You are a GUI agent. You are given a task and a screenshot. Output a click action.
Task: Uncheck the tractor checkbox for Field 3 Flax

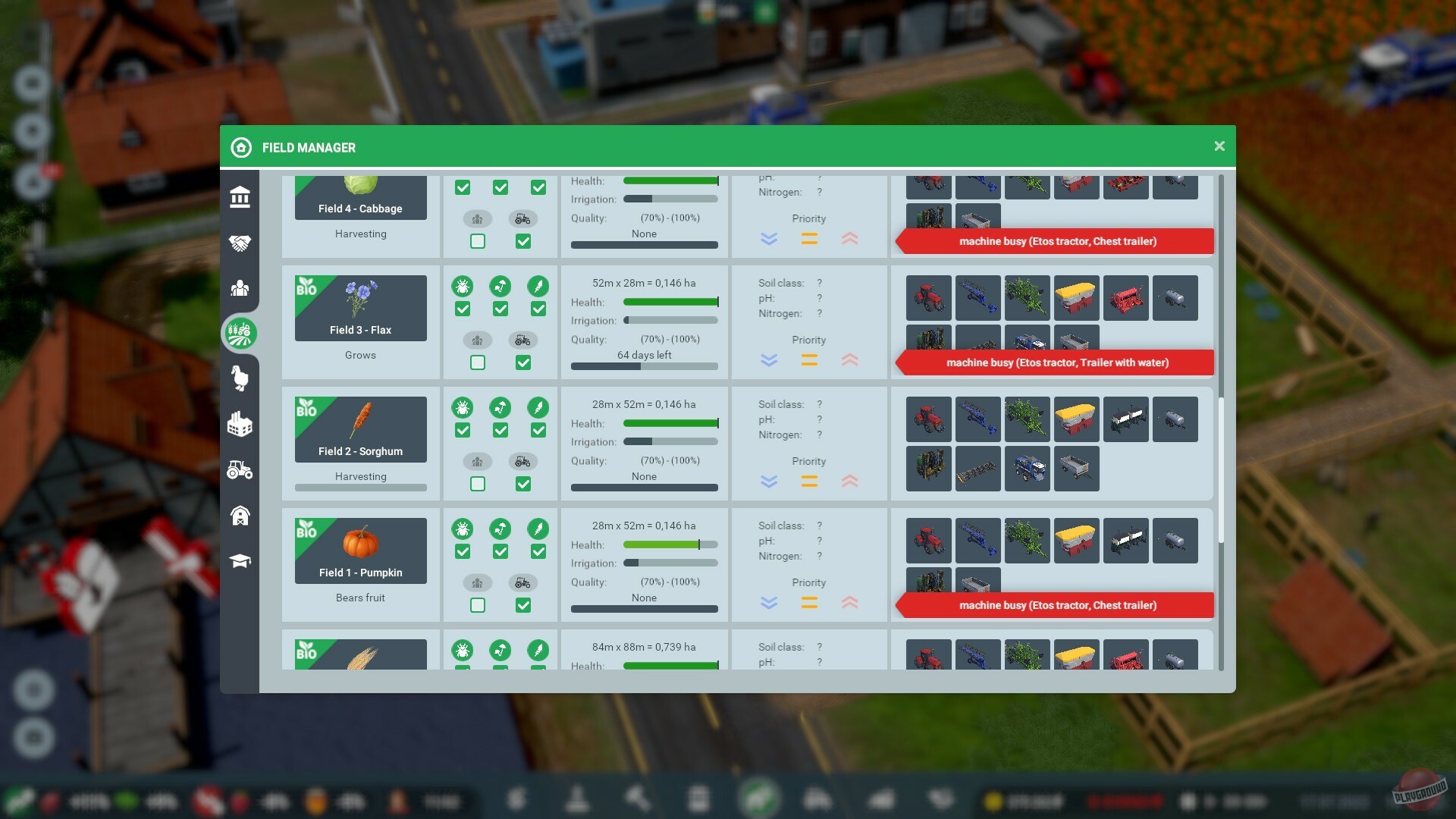click(x=523, y=362)
